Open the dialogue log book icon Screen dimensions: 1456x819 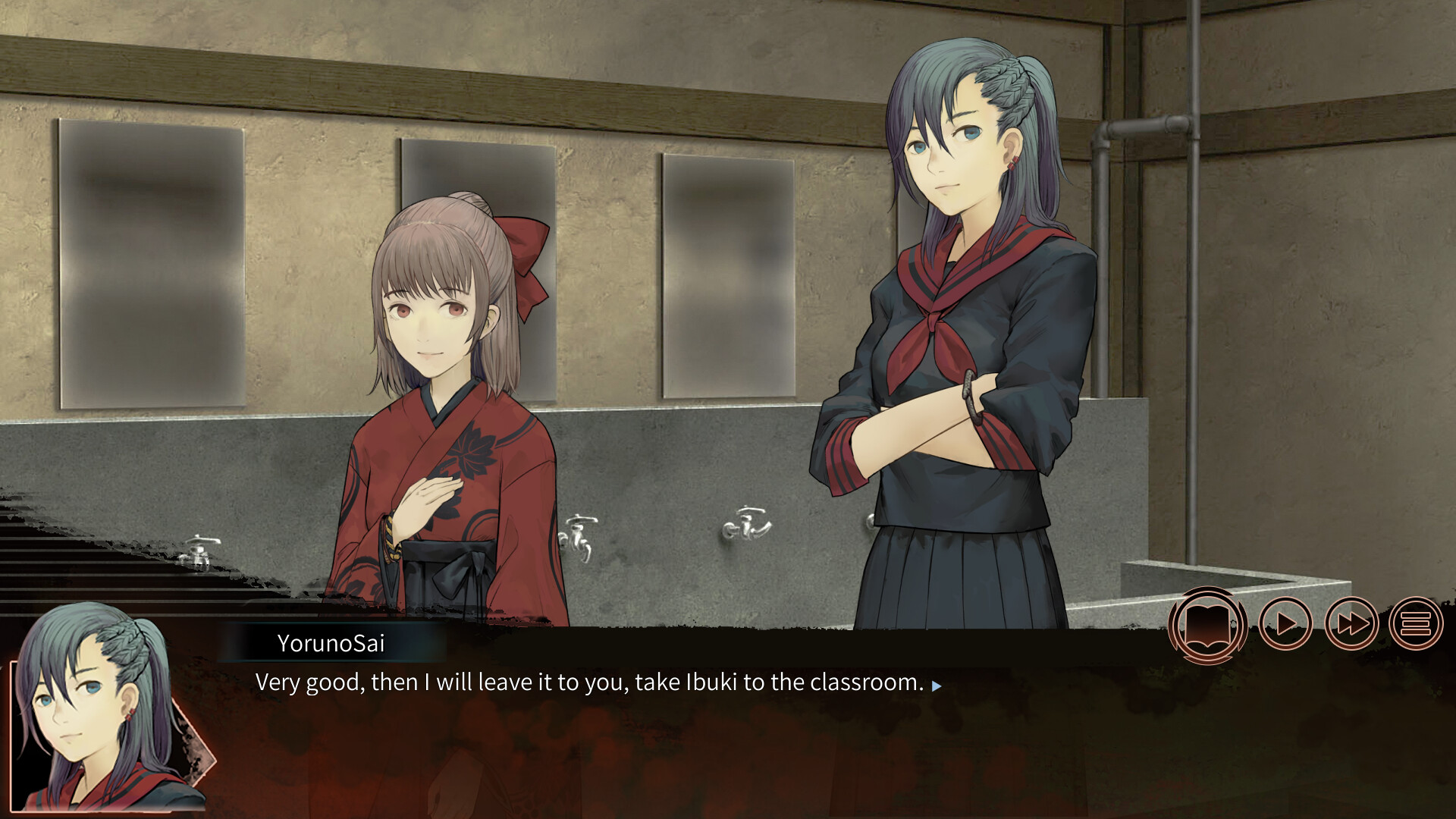pyautogui.click(x=1208, y=625)
